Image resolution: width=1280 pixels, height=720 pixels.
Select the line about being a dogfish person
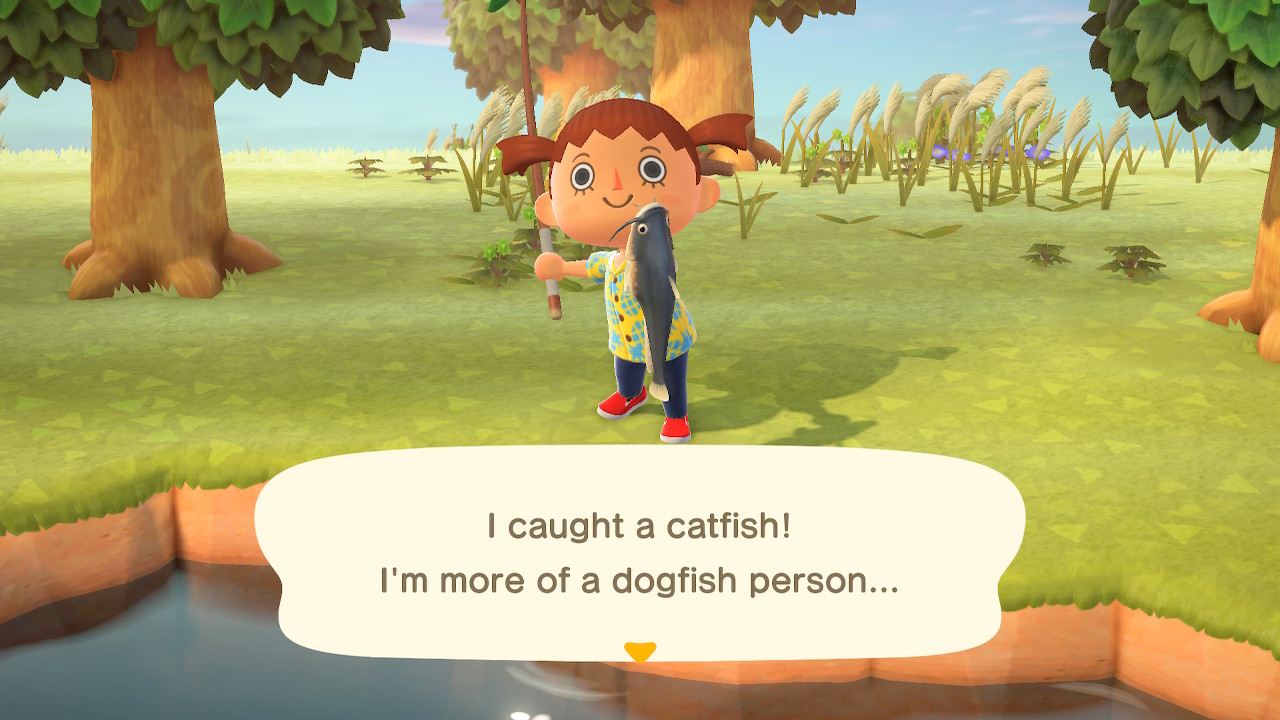(x=639, y=580)
